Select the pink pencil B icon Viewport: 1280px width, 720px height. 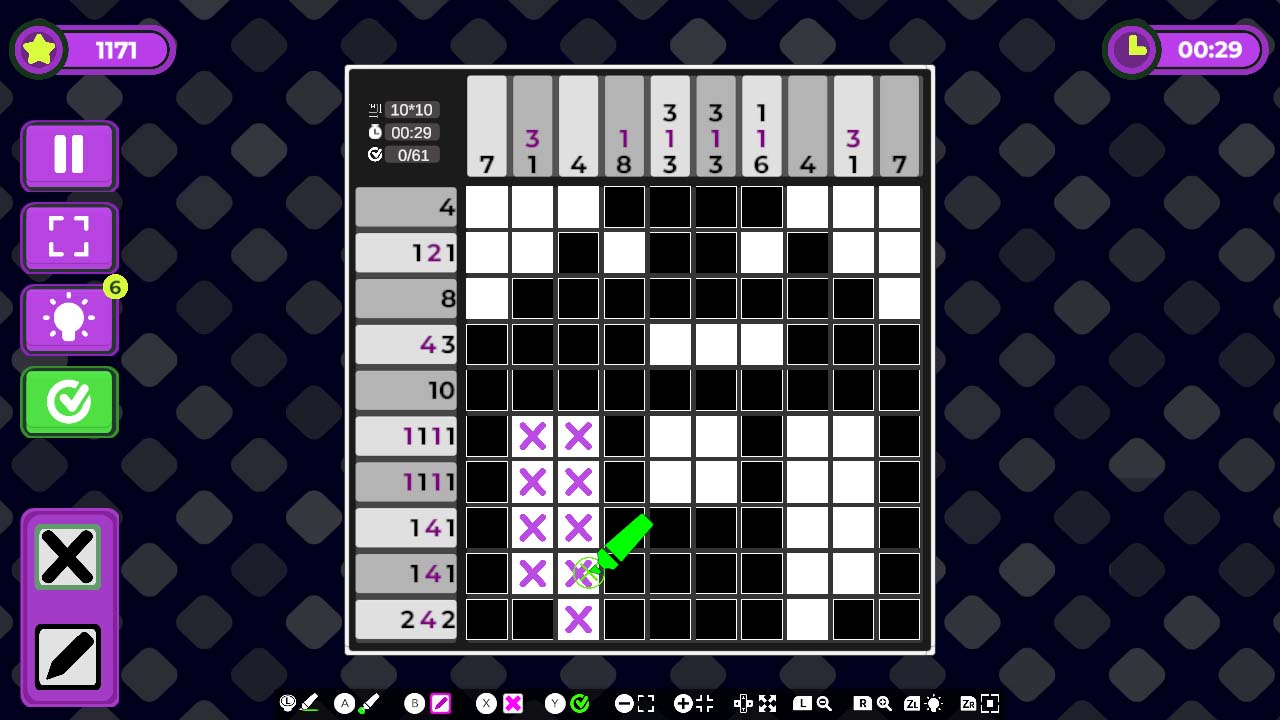440,703
